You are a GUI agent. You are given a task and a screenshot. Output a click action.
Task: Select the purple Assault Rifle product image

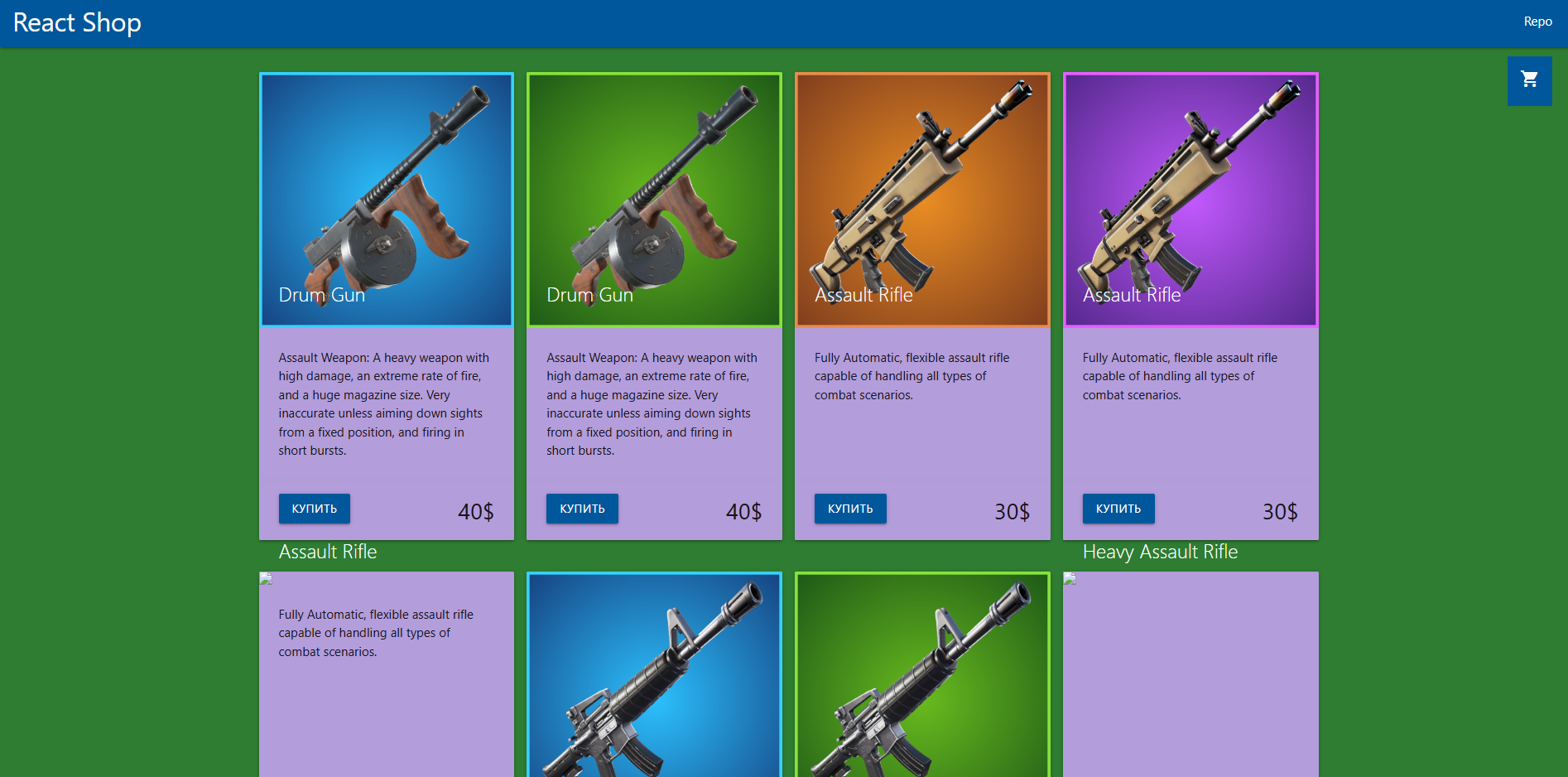(1190, 199)
